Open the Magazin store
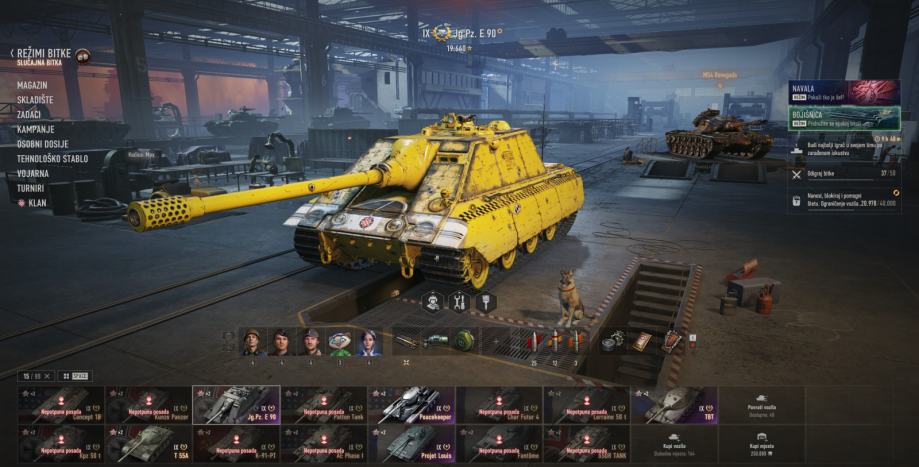Screen dimensions: 919x467 (x=31, y=85)
